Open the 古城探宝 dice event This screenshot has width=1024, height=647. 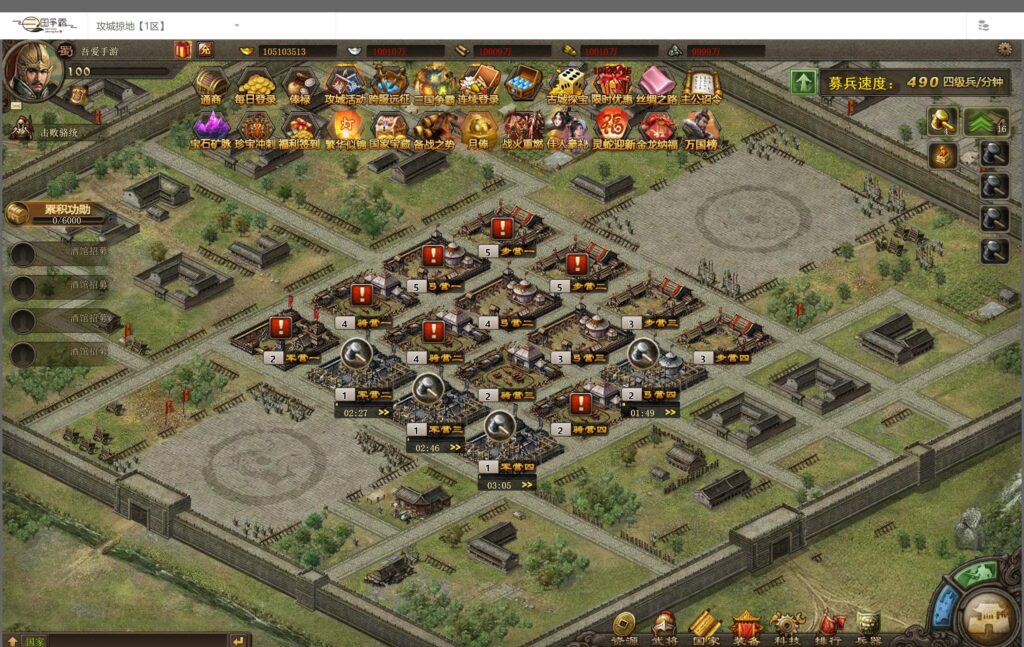coord(567,84)
